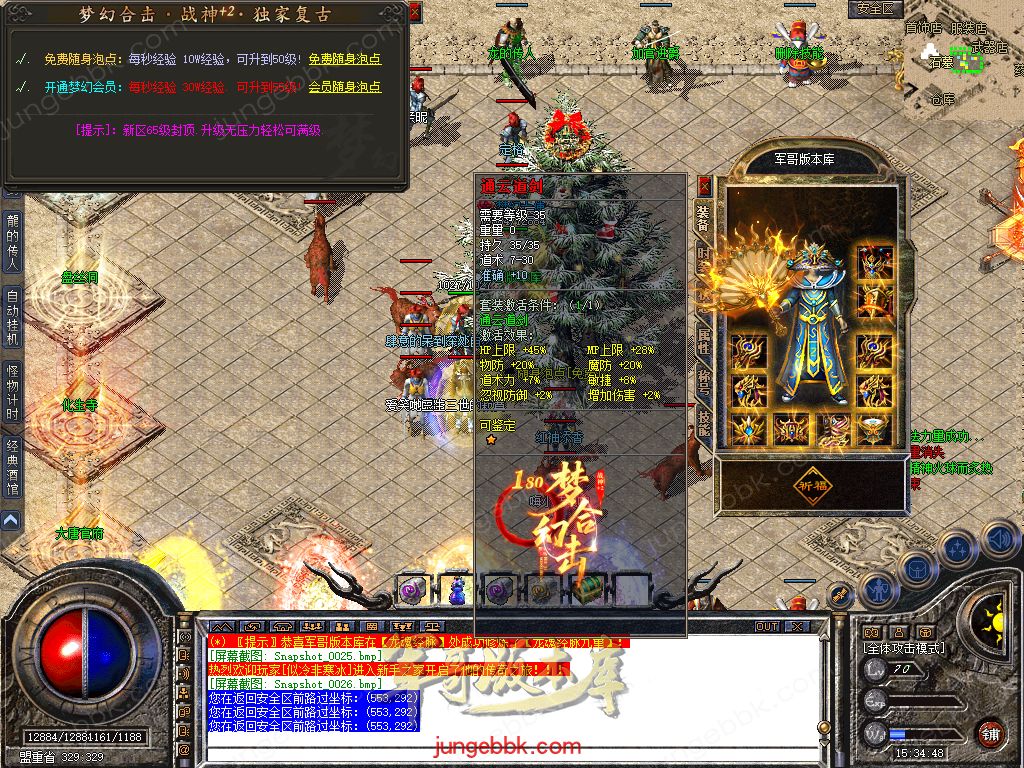Image resolution: width=1024 pixels, height=768 pixels.
Task: Click the OUT button above chat
Action: click(767, 626)
